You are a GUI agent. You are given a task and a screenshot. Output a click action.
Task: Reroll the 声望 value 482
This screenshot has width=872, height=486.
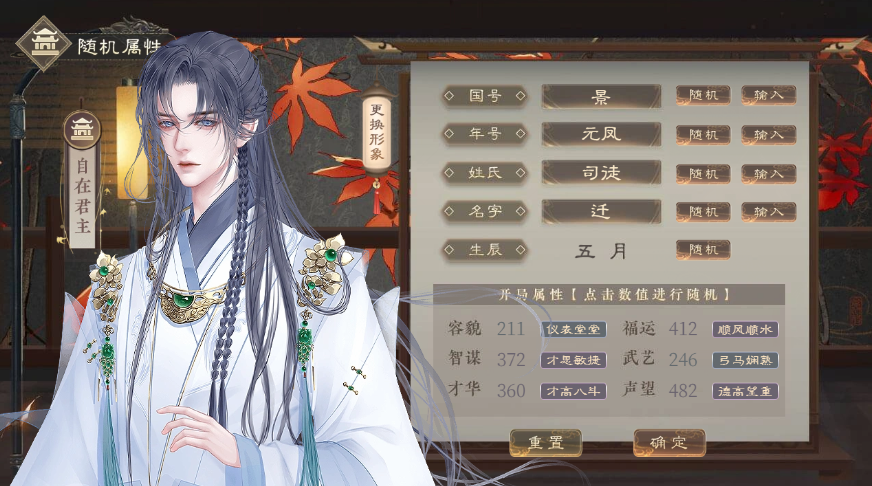[683, 391]
